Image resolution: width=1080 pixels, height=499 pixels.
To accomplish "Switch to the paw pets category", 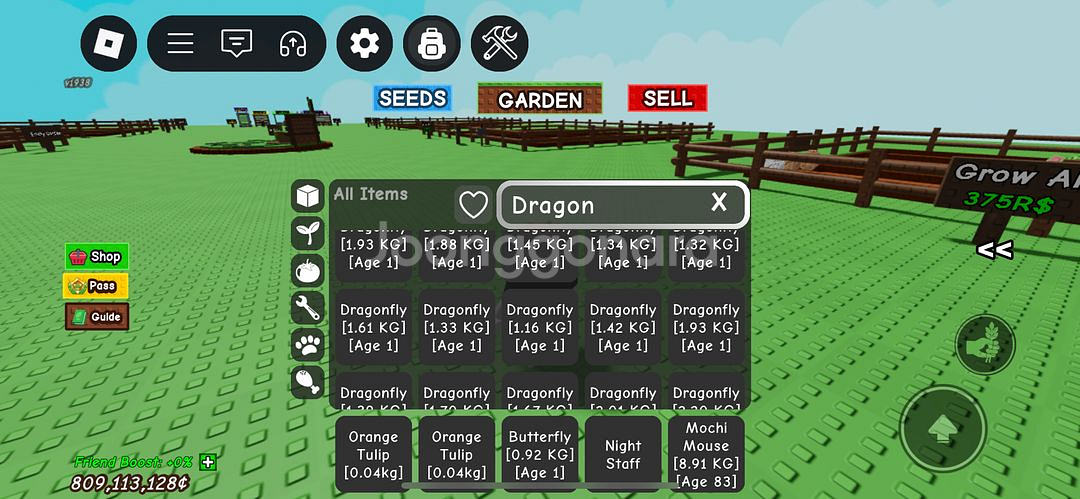I will click(x=307, y=345).
